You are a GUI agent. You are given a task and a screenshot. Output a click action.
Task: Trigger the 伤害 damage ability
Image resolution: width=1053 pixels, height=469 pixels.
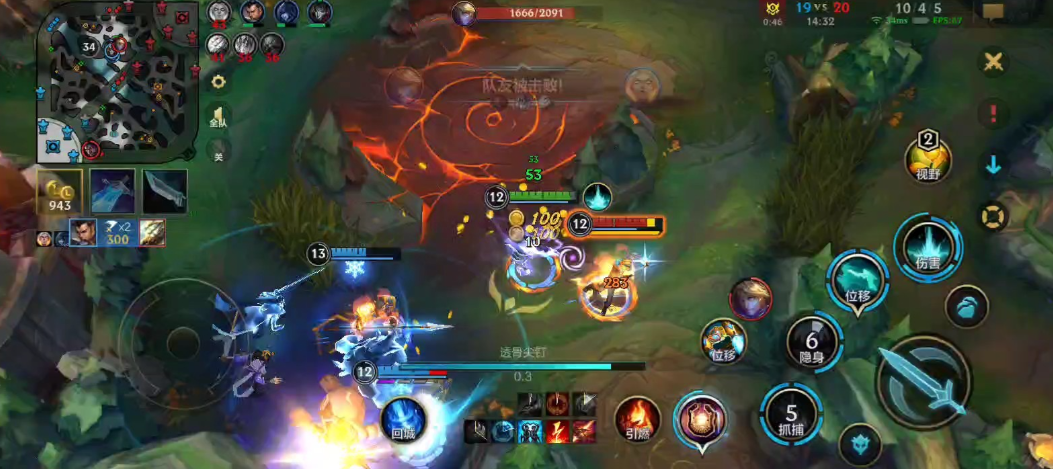click(927, 247)
